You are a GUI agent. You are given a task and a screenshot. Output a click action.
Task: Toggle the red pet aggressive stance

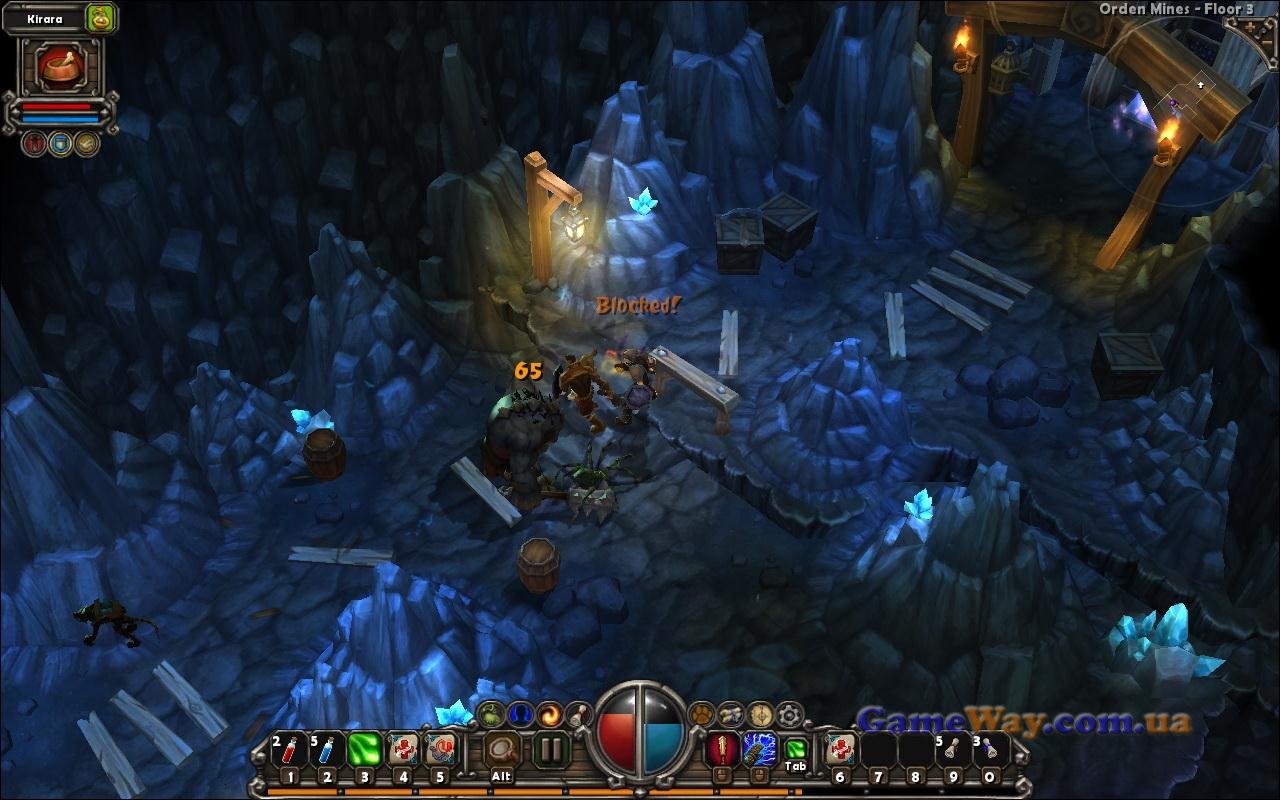[35, 143]
